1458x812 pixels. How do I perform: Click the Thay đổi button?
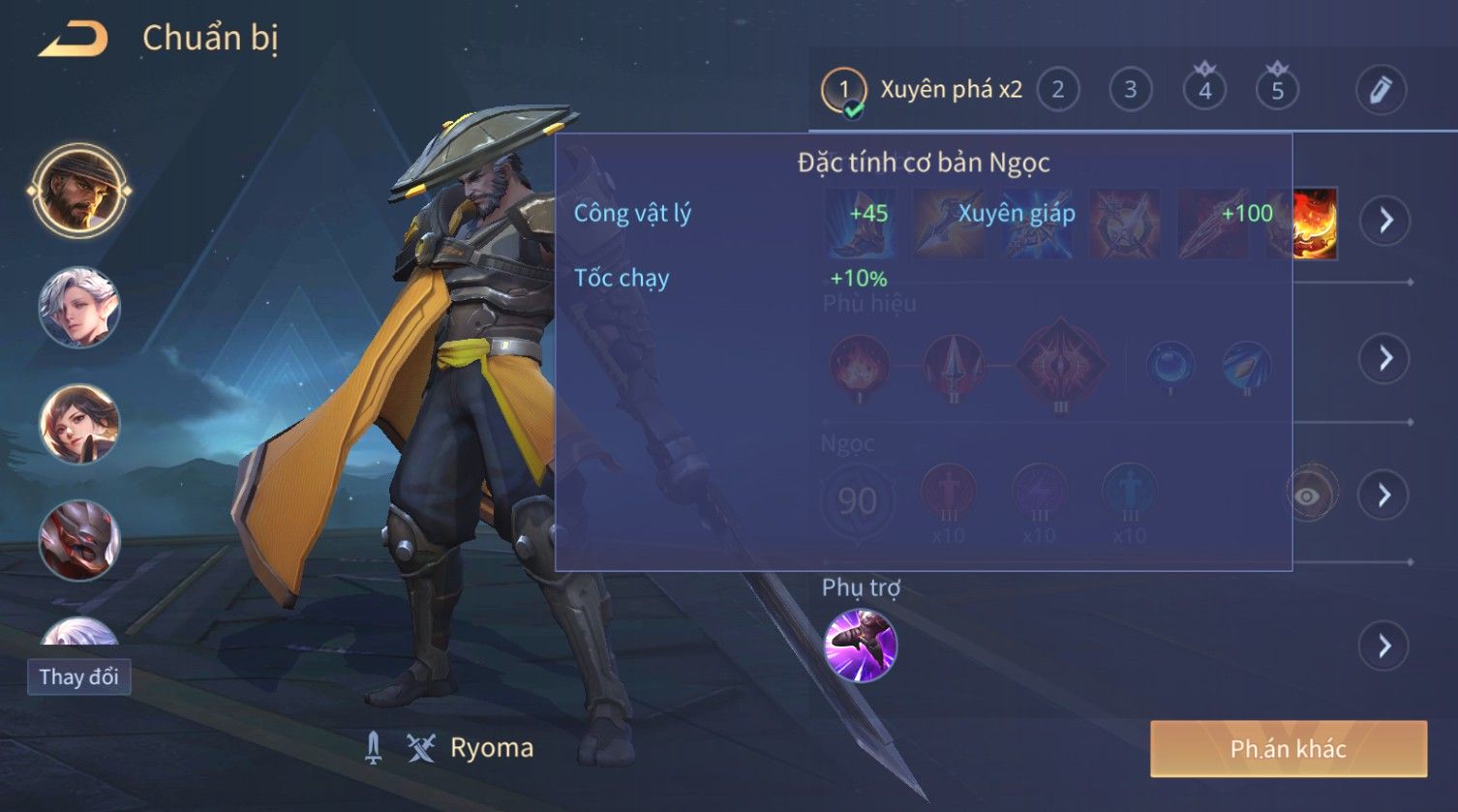click(78, 677)
